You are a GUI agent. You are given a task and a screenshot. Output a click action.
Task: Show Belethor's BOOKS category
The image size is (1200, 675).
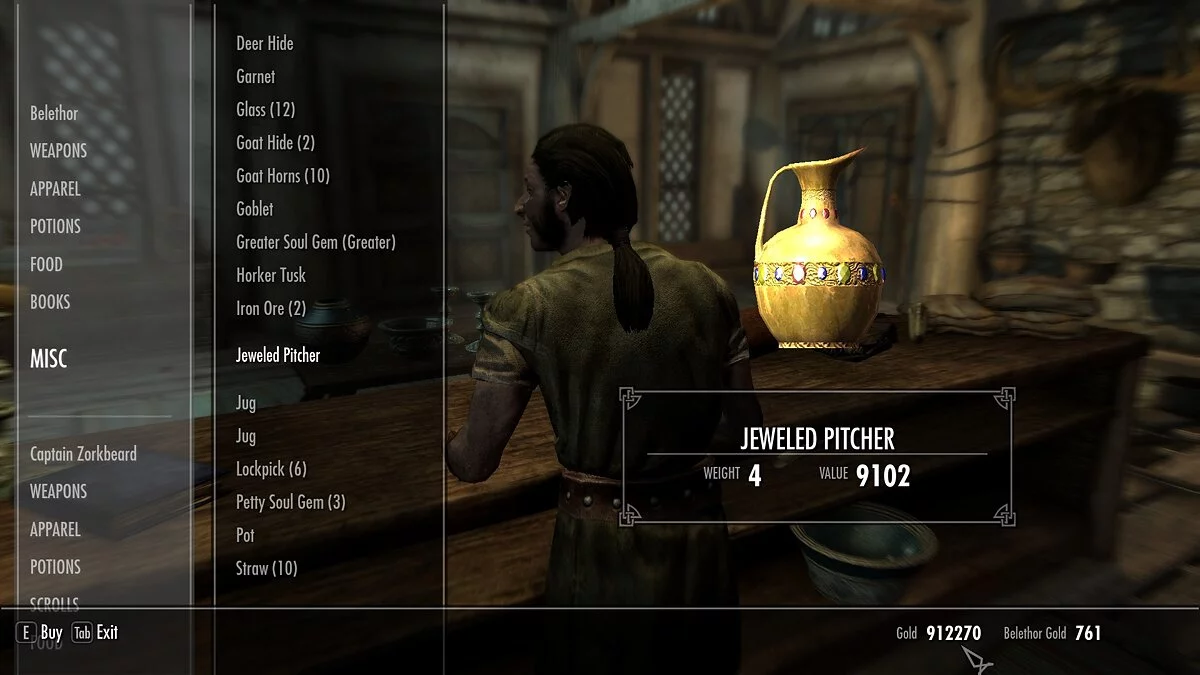(x=50, y=302)
